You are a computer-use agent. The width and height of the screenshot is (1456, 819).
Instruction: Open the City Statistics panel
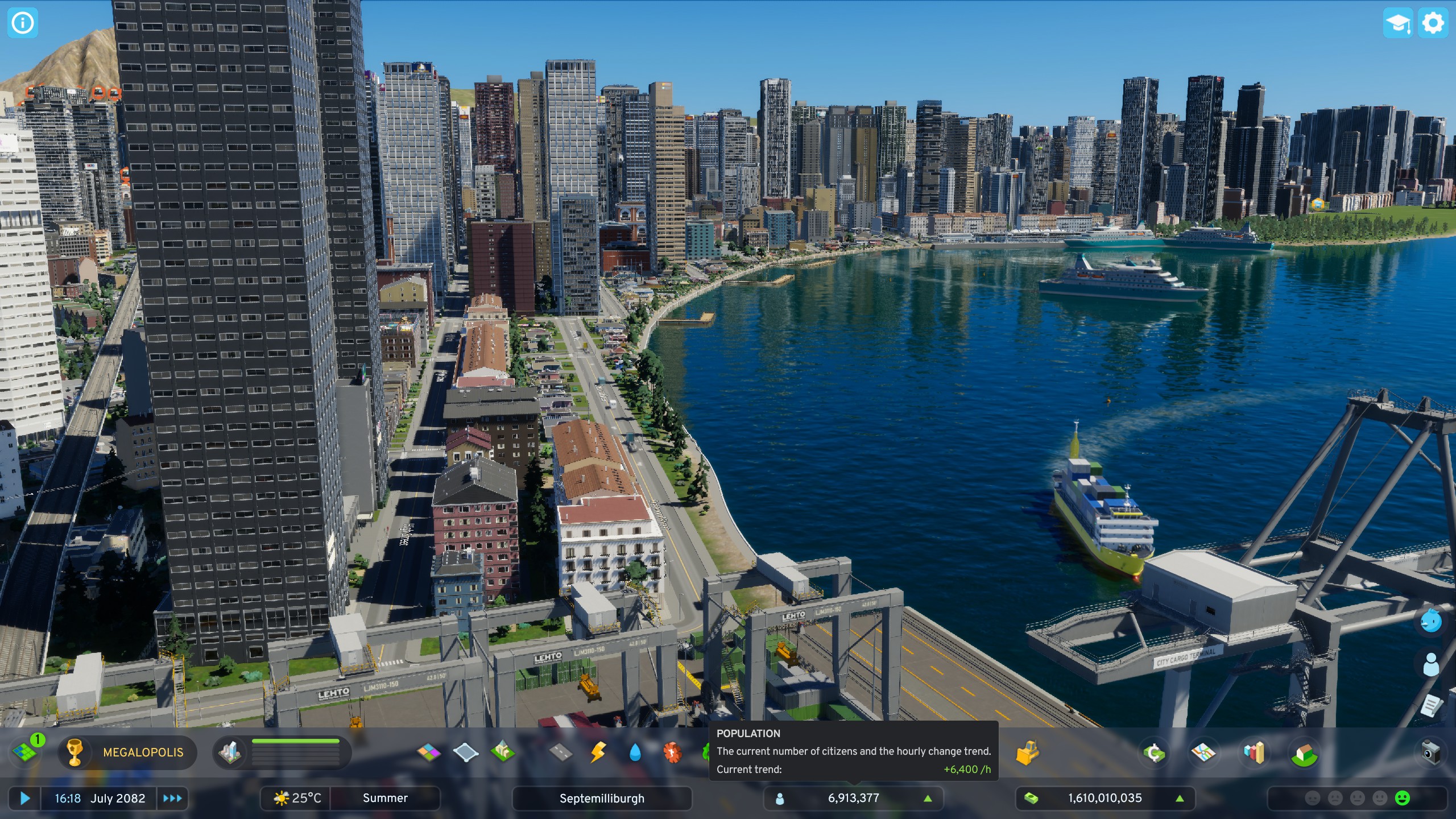pyautogui.click(x=1255, y=752)
